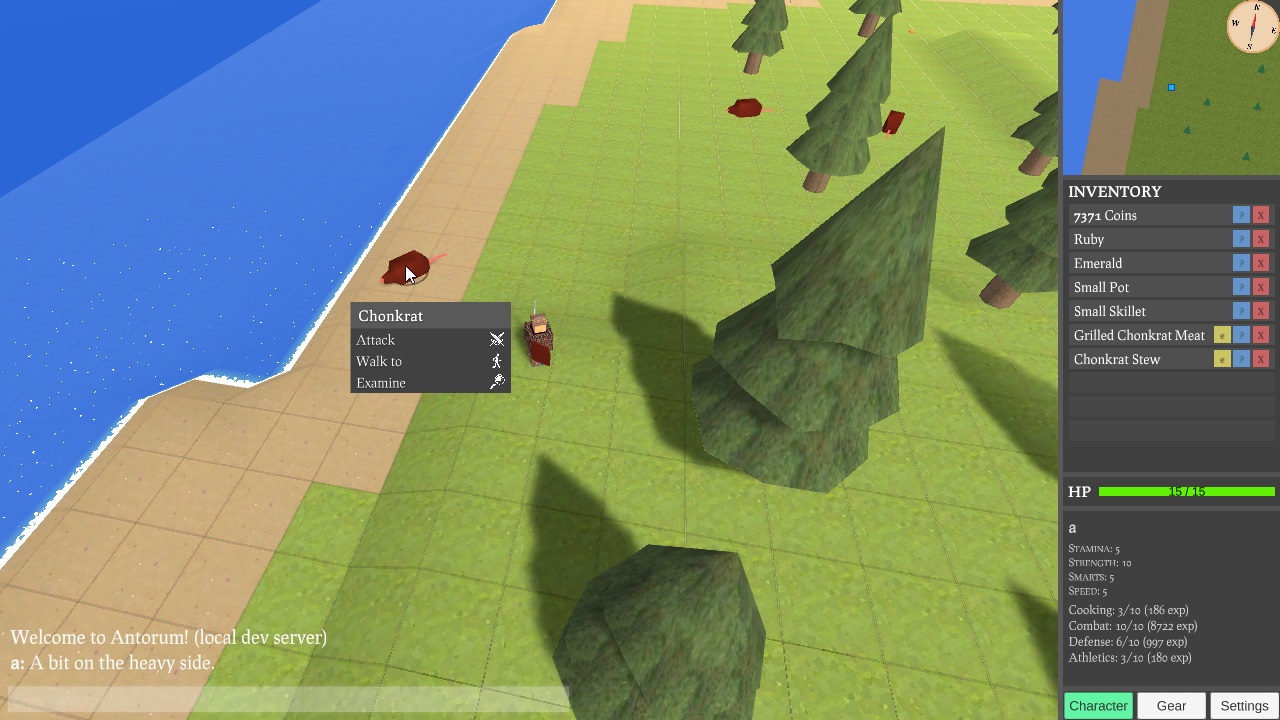This screenshot has height=720, width=1280.
Task: Open the Settings tab
Action: click(1244, 706)
